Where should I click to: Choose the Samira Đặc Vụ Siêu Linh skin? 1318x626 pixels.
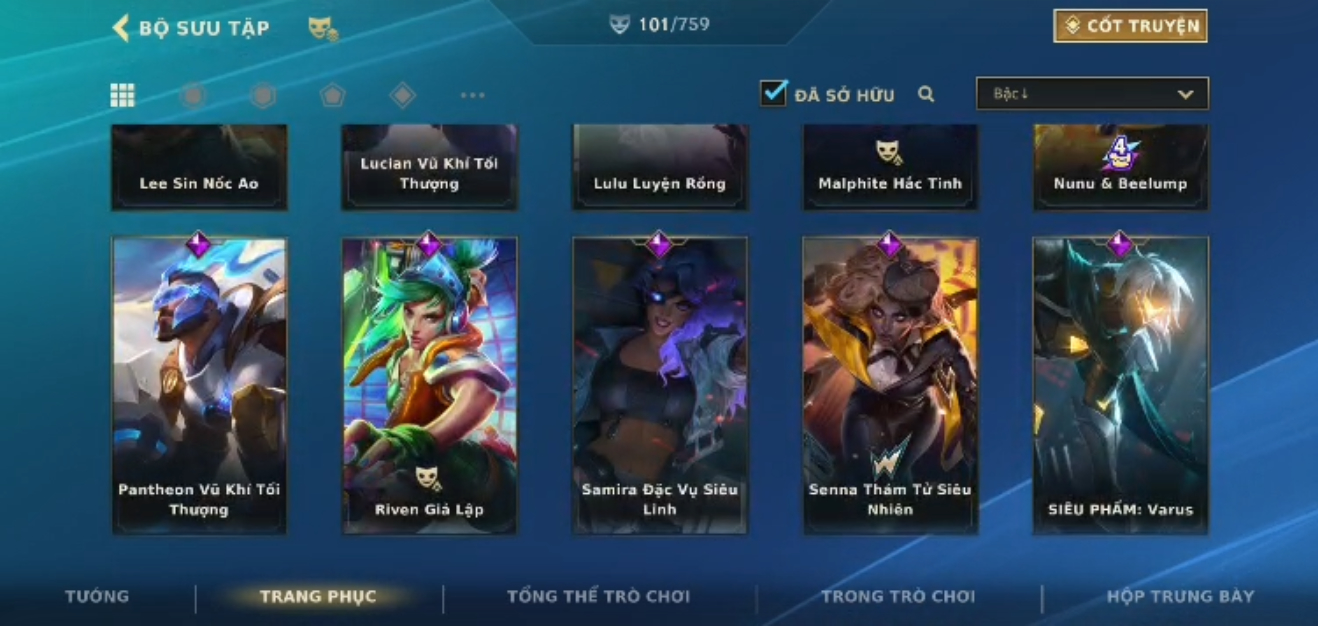(x=659, y=385)
